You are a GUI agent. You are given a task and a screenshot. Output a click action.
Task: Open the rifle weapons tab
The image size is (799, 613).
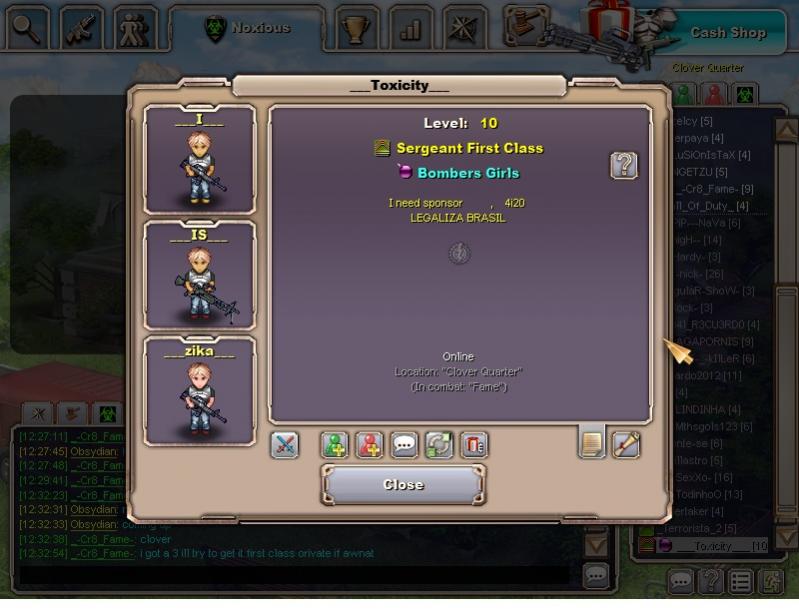click(x=82, y=28)
